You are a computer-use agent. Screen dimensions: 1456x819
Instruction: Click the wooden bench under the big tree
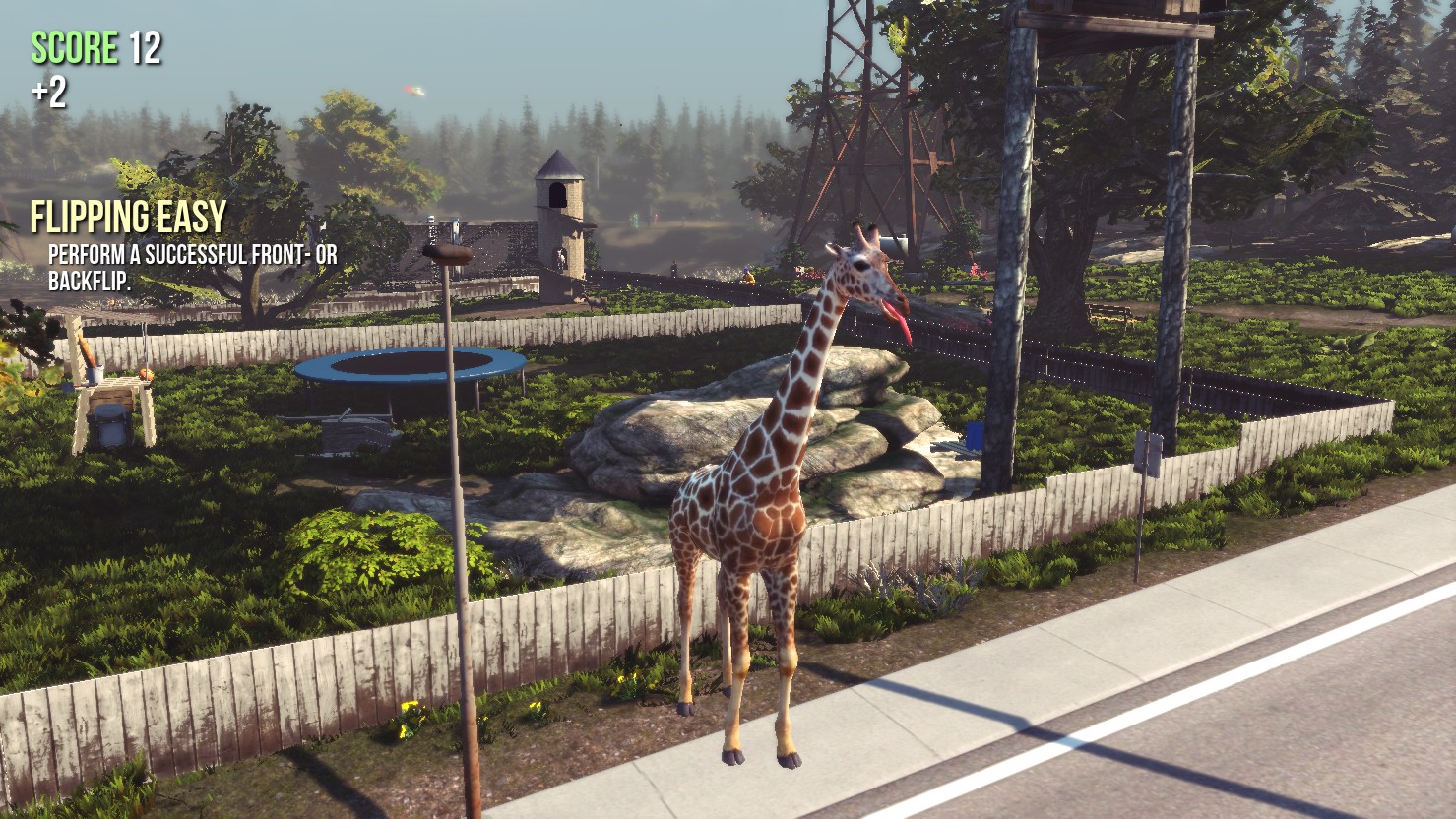(x=1109, y=315)
